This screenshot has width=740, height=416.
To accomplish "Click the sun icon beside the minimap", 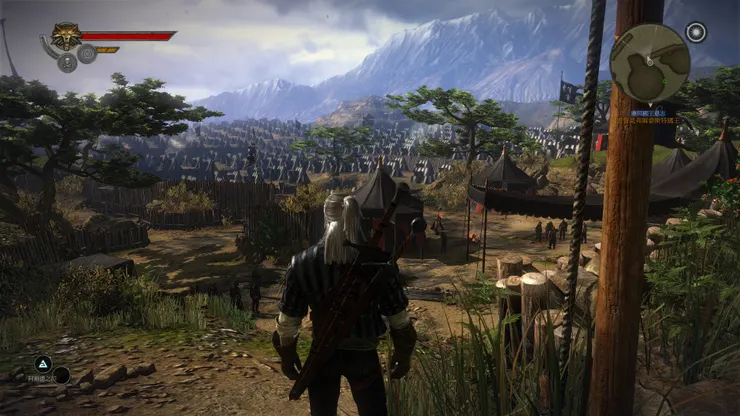I will (x=696, y=31).
